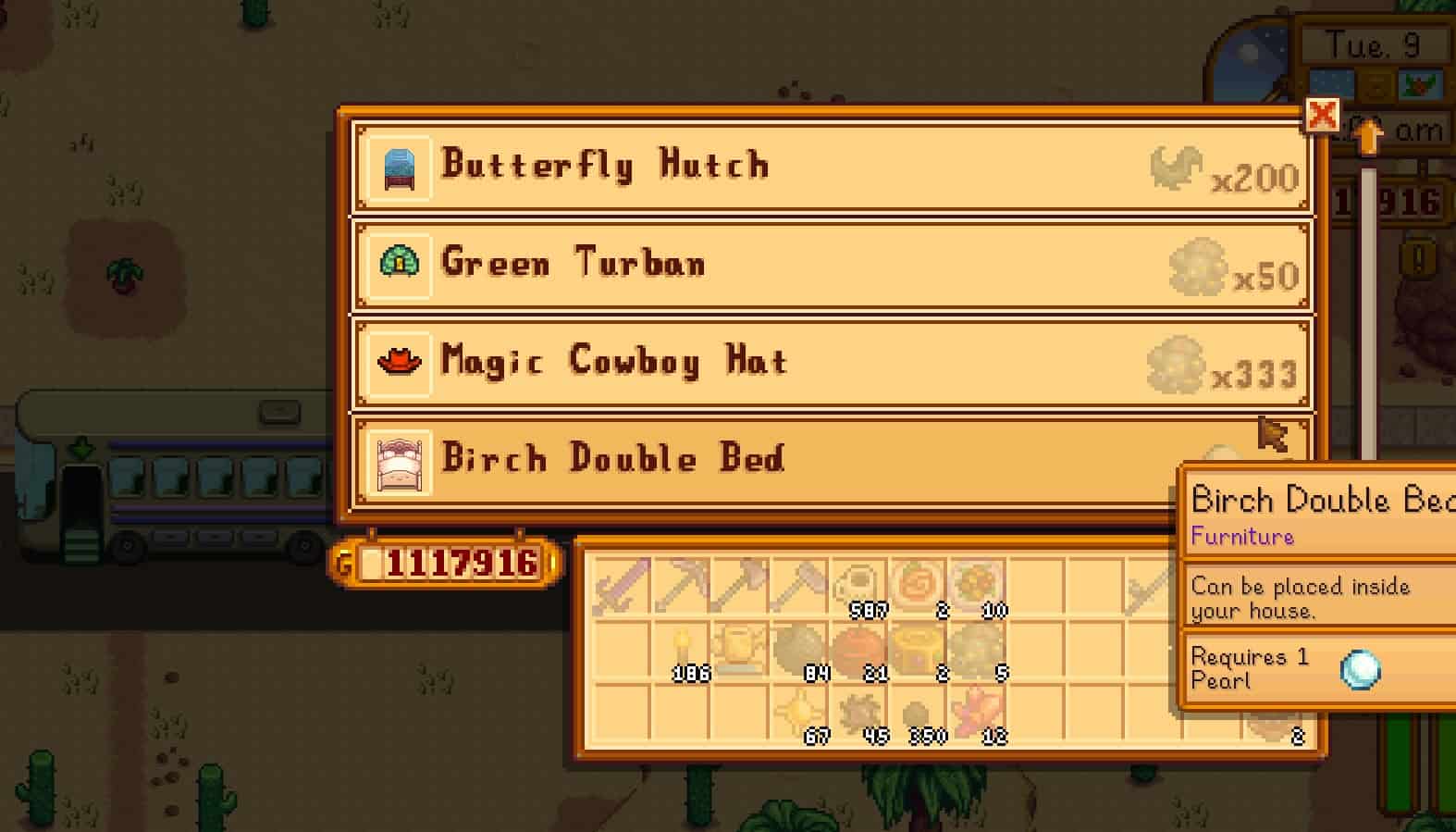The image size is (1456, 832).
Task: Purchase the Birch Double Bed listing
Action: coord(740,460)
